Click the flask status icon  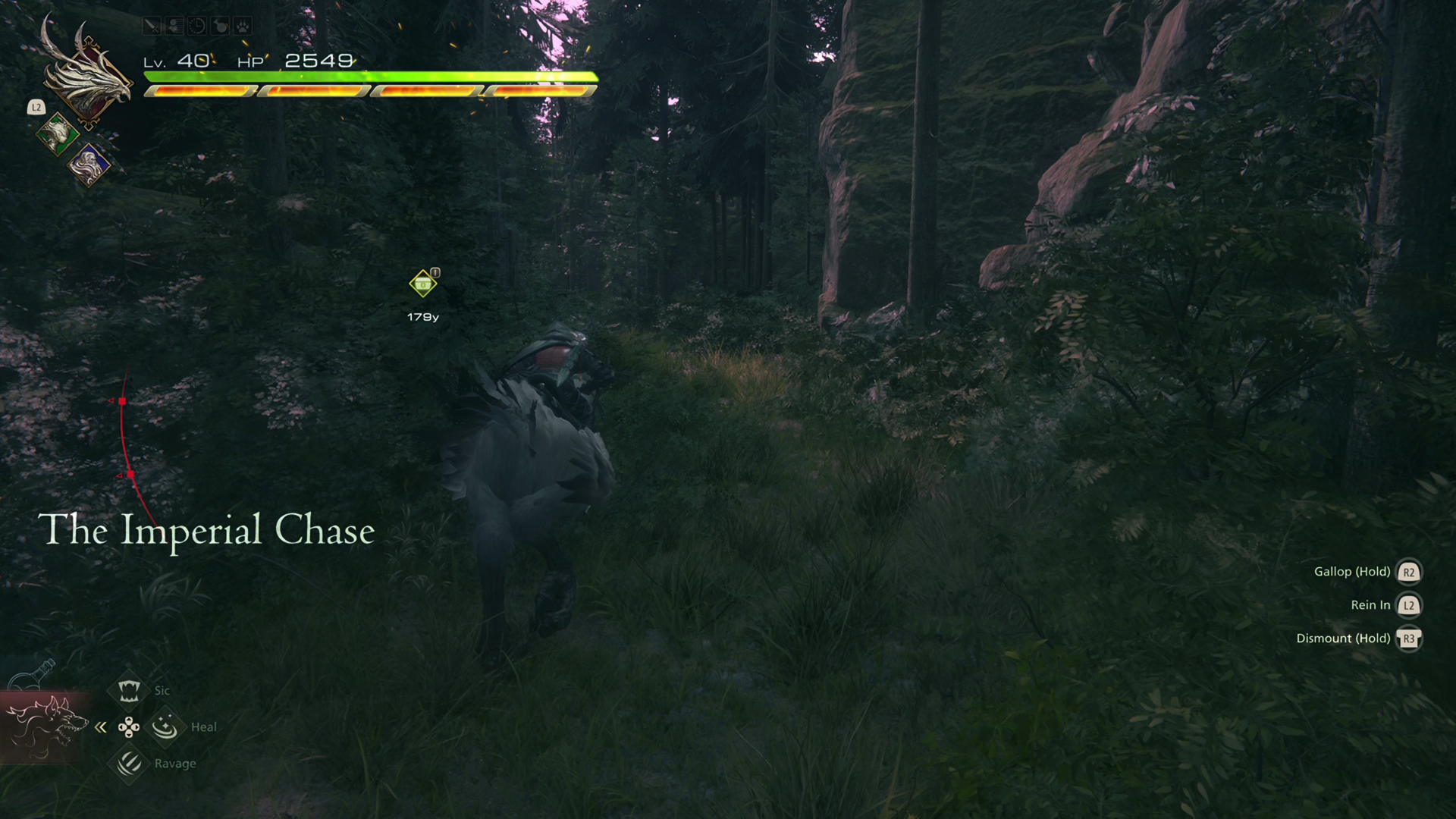(219, 27)
